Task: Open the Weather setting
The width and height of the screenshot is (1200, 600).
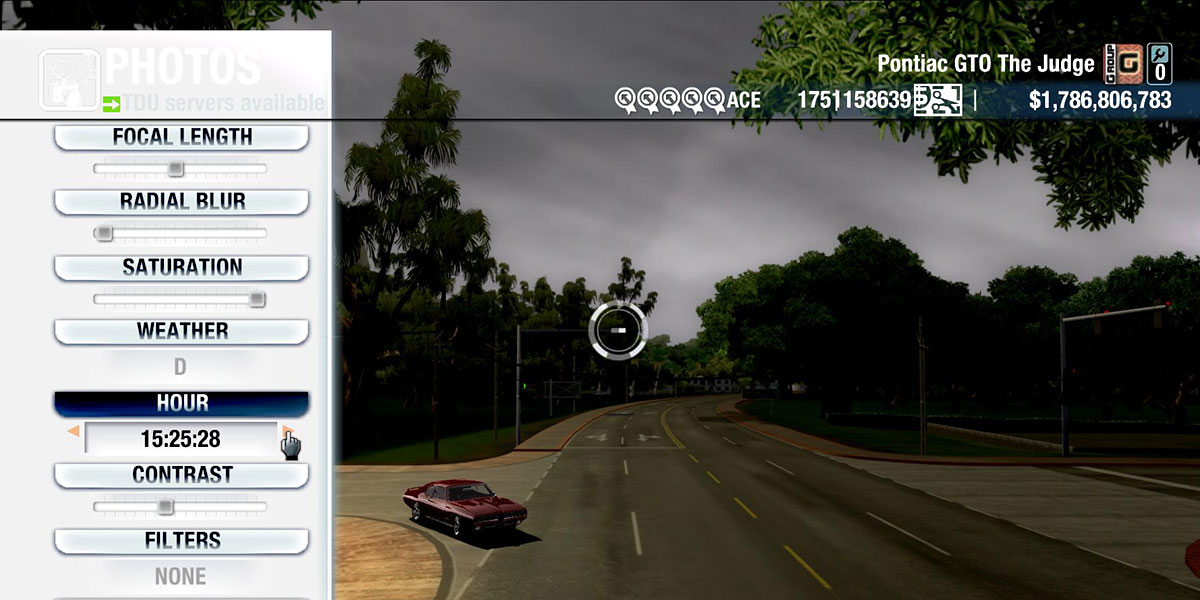Action: tap(181, 331)
